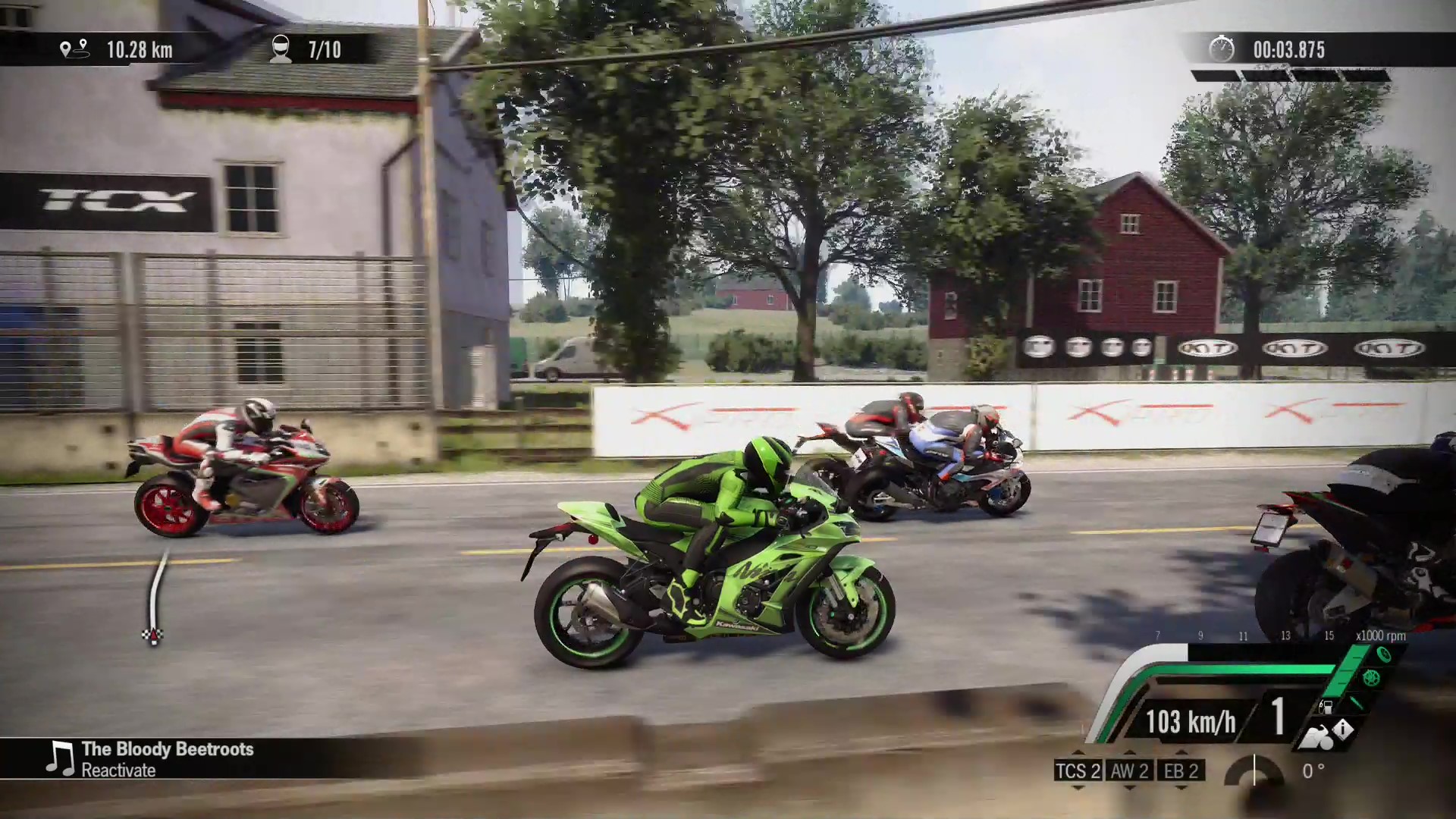Click the track layout minimap
Screen dimensions: 1456x819
coord(155,598)
